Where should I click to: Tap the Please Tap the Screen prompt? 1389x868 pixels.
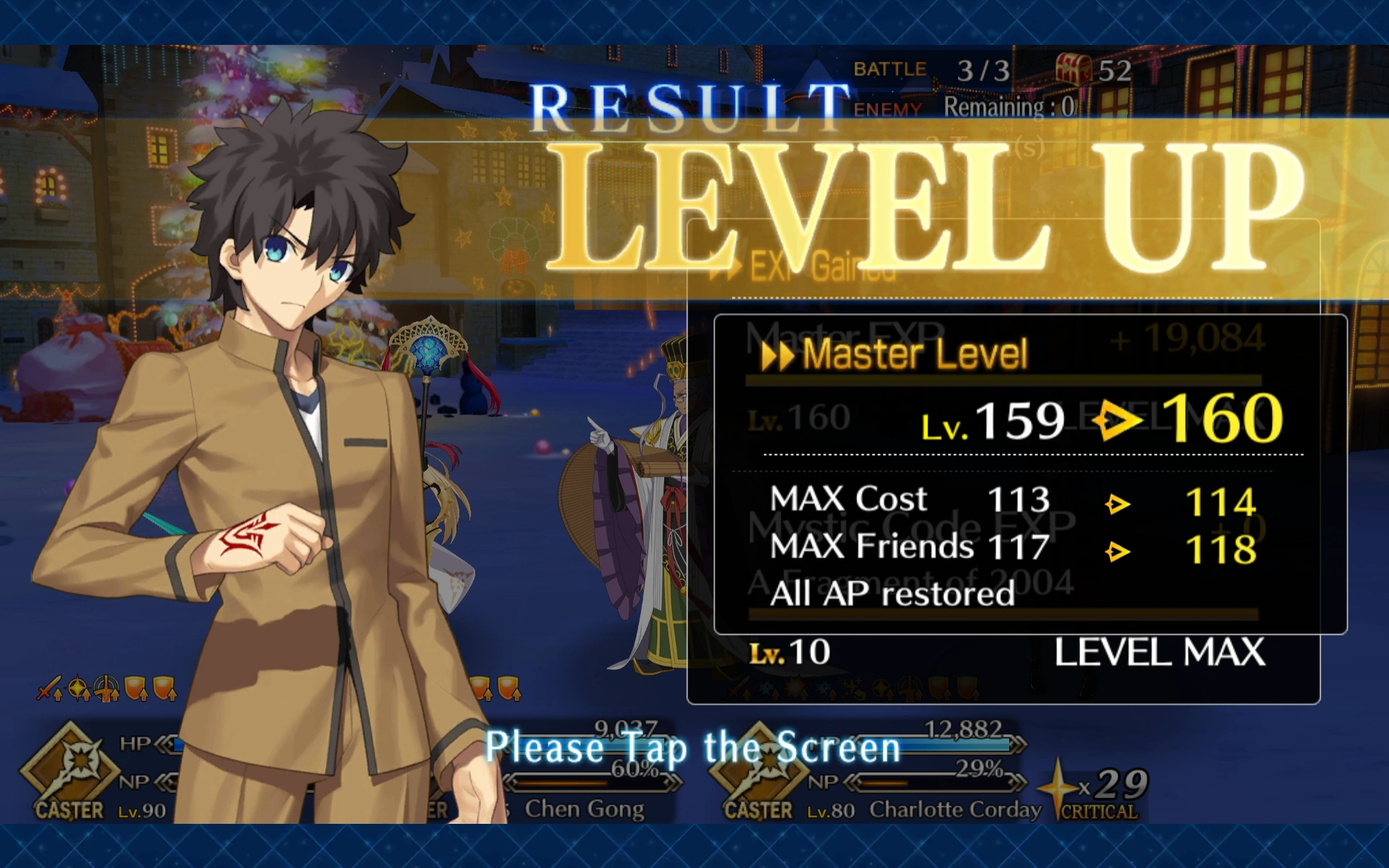tap(693, 749)
